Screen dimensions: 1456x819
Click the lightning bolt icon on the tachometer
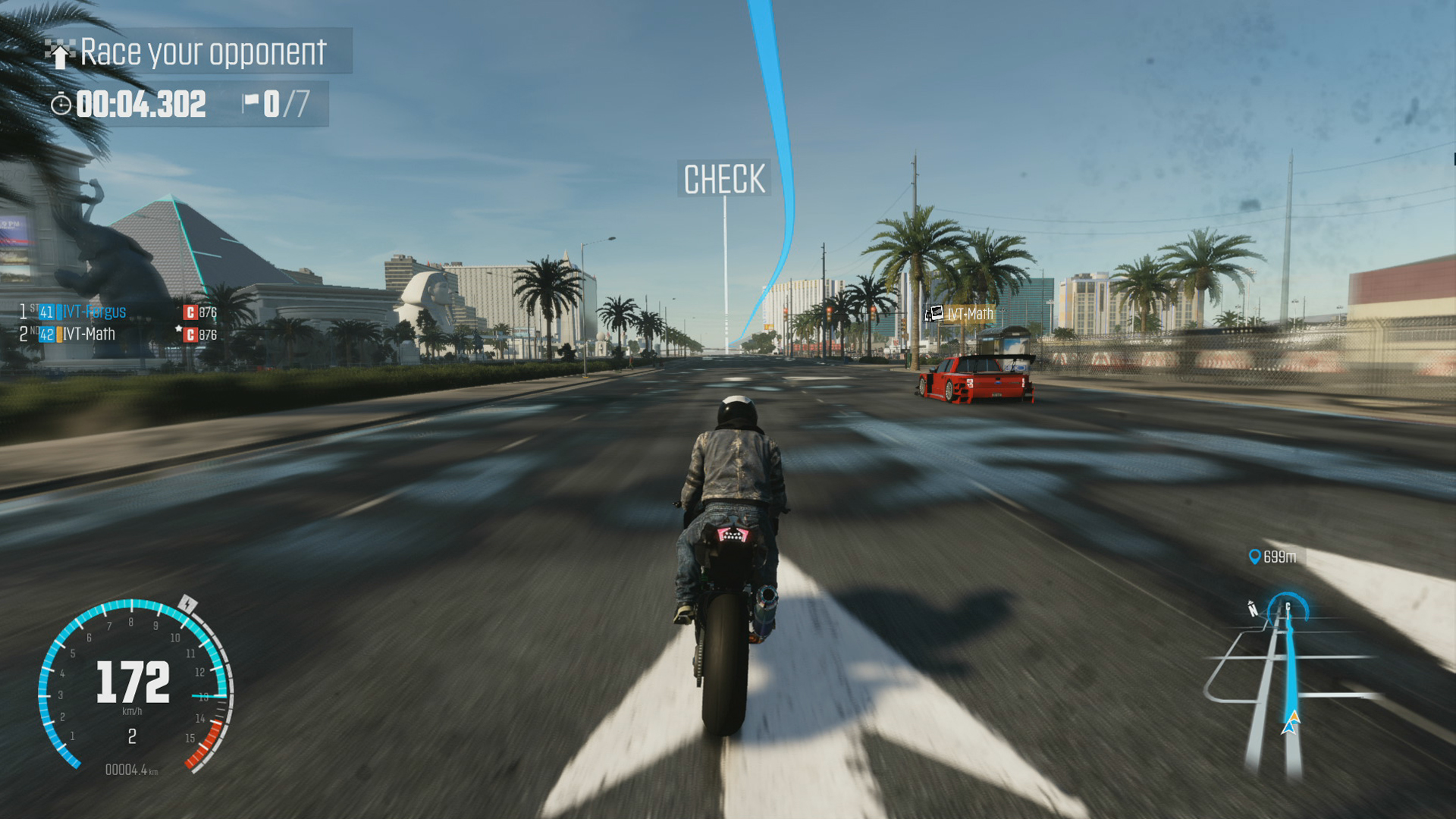187,604
